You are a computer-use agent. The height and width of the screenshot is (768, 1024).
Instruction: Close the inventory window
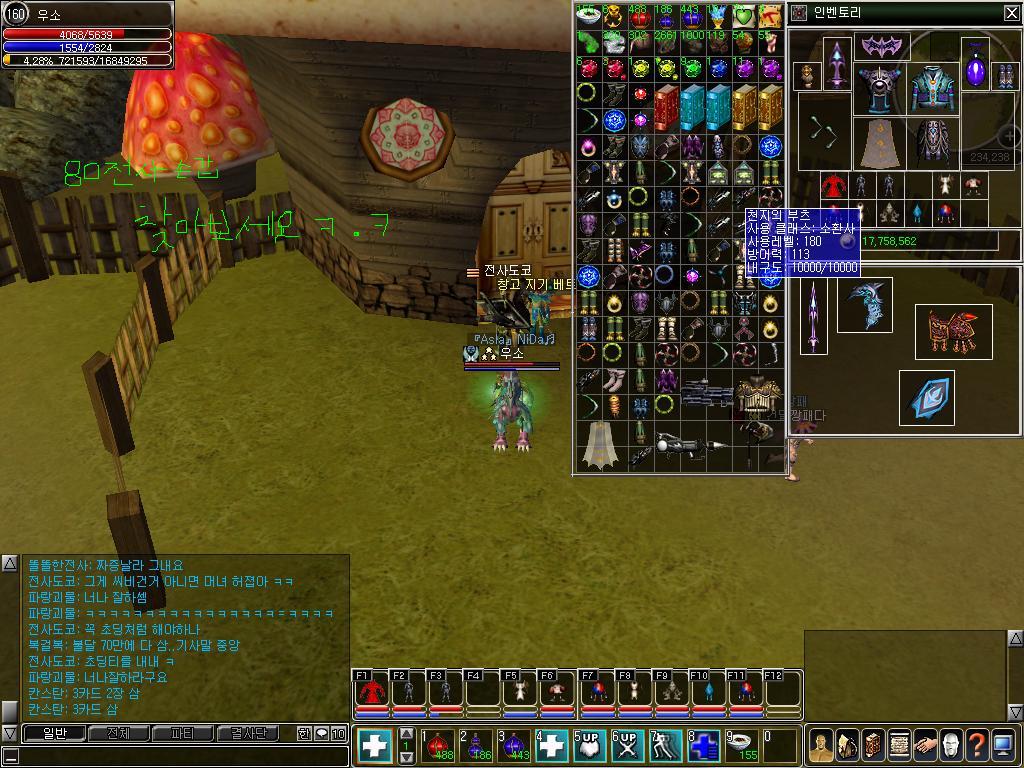[1011, 13]
